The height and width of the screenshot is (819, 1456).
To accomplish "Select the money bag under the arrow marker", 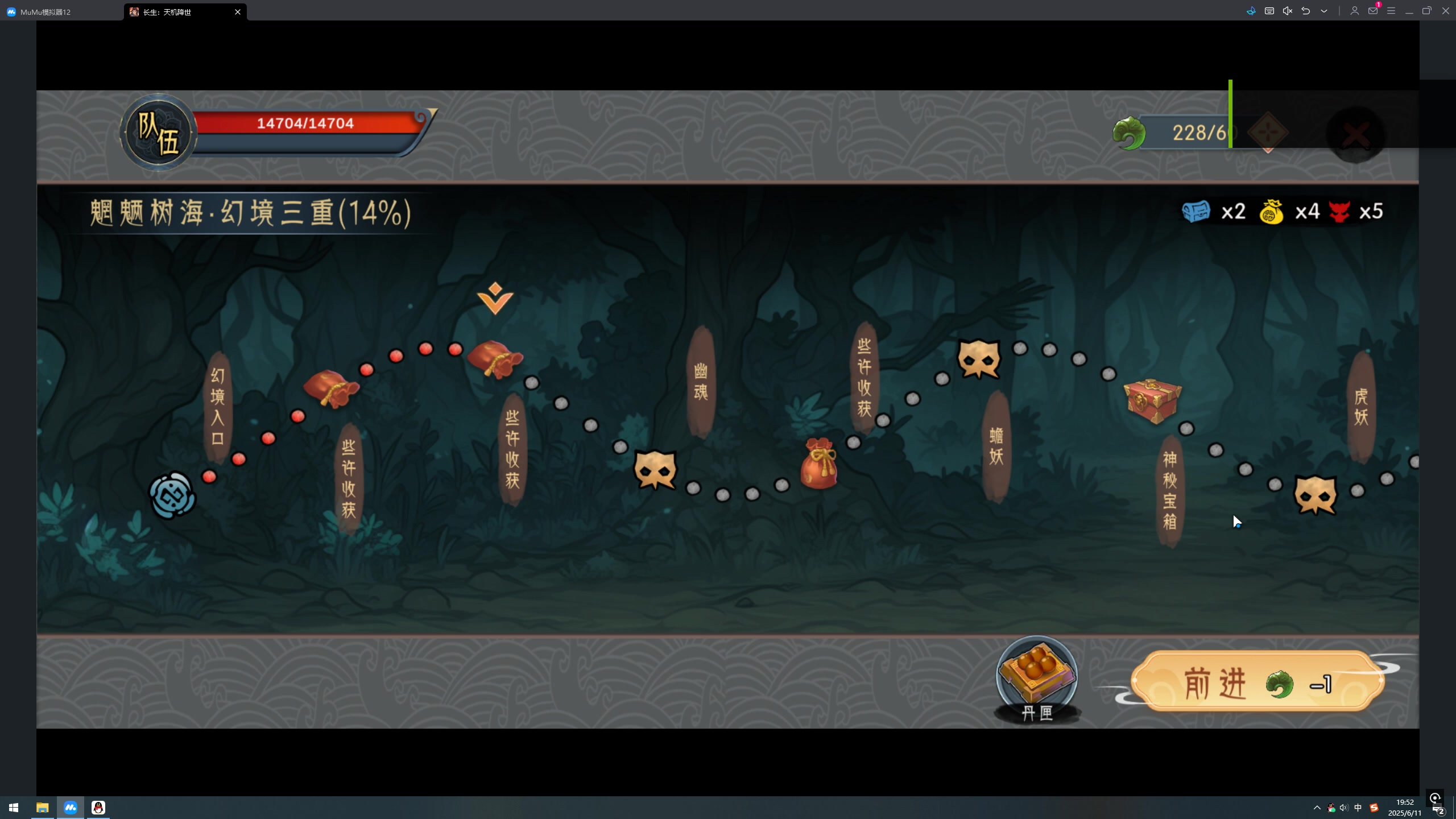I will tap(495, 358).
